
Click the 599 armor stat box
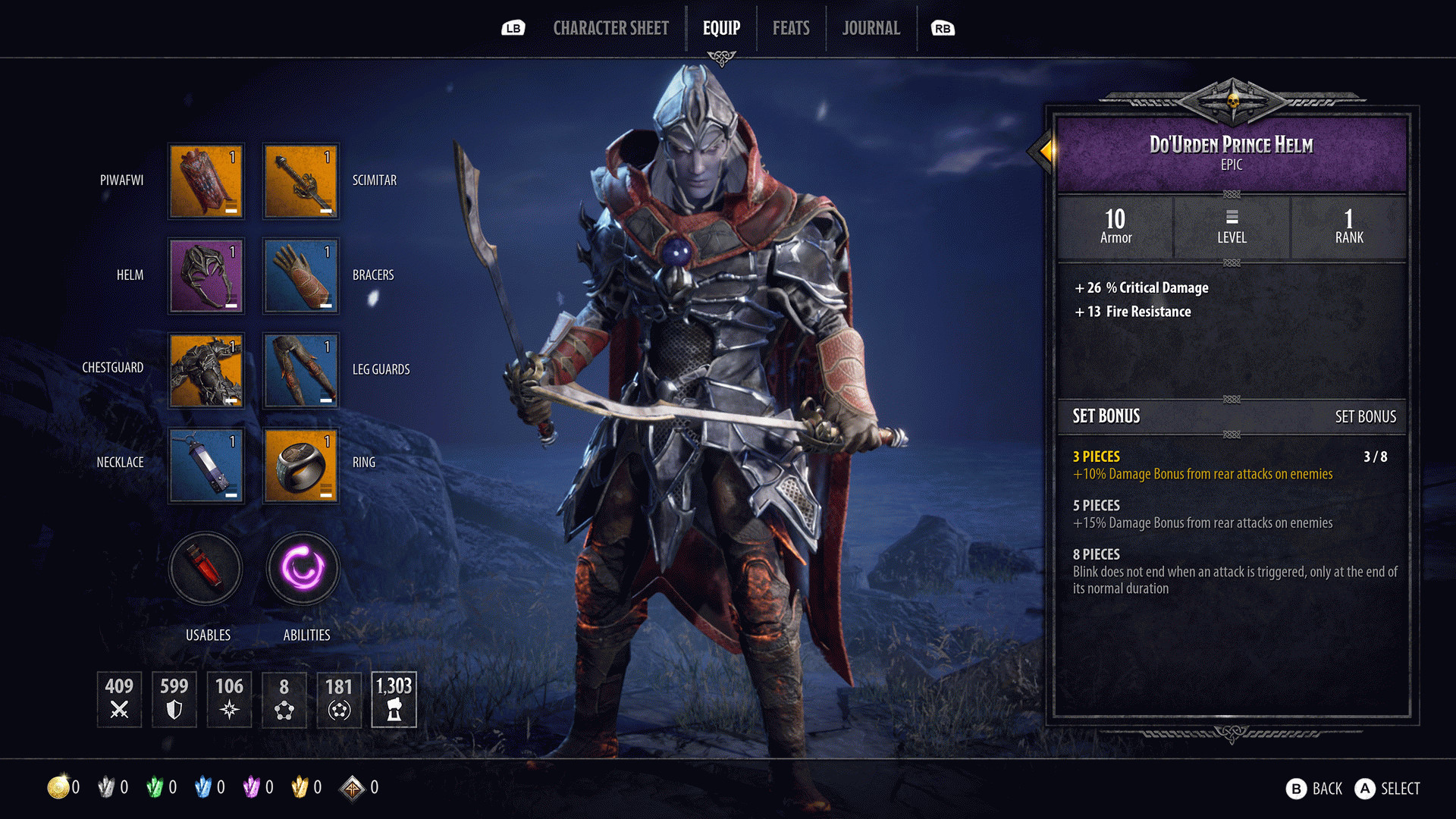[174, 699]
